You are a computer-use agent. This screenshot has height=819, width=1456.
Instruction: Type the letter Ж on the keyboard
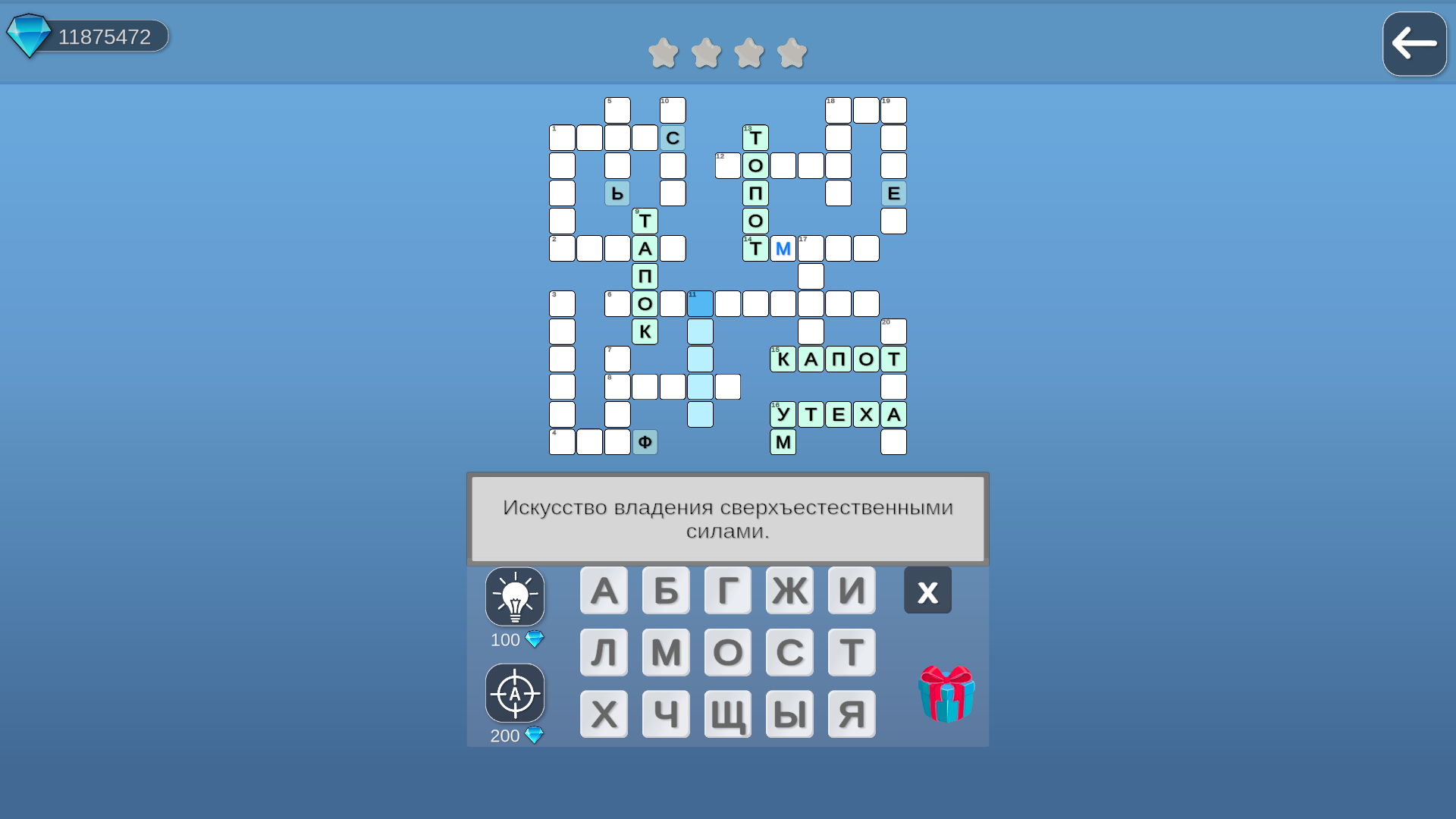click(789, 590)
